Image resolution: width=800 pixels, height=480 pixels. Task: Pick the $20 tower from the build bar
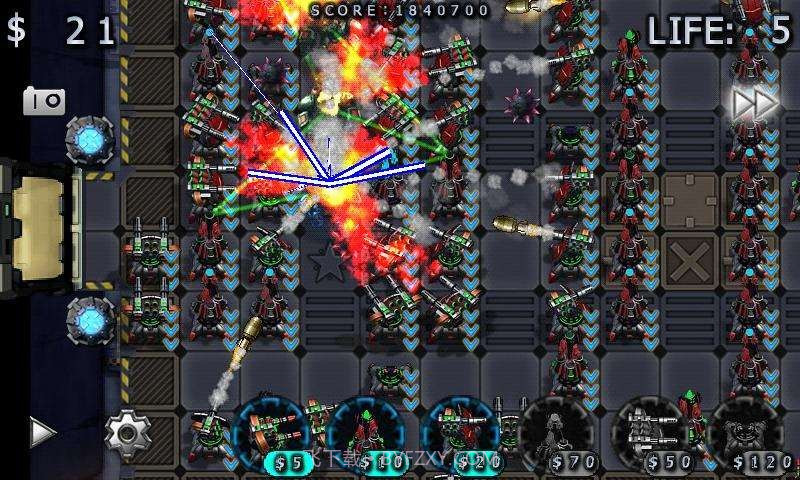point(459,434)
